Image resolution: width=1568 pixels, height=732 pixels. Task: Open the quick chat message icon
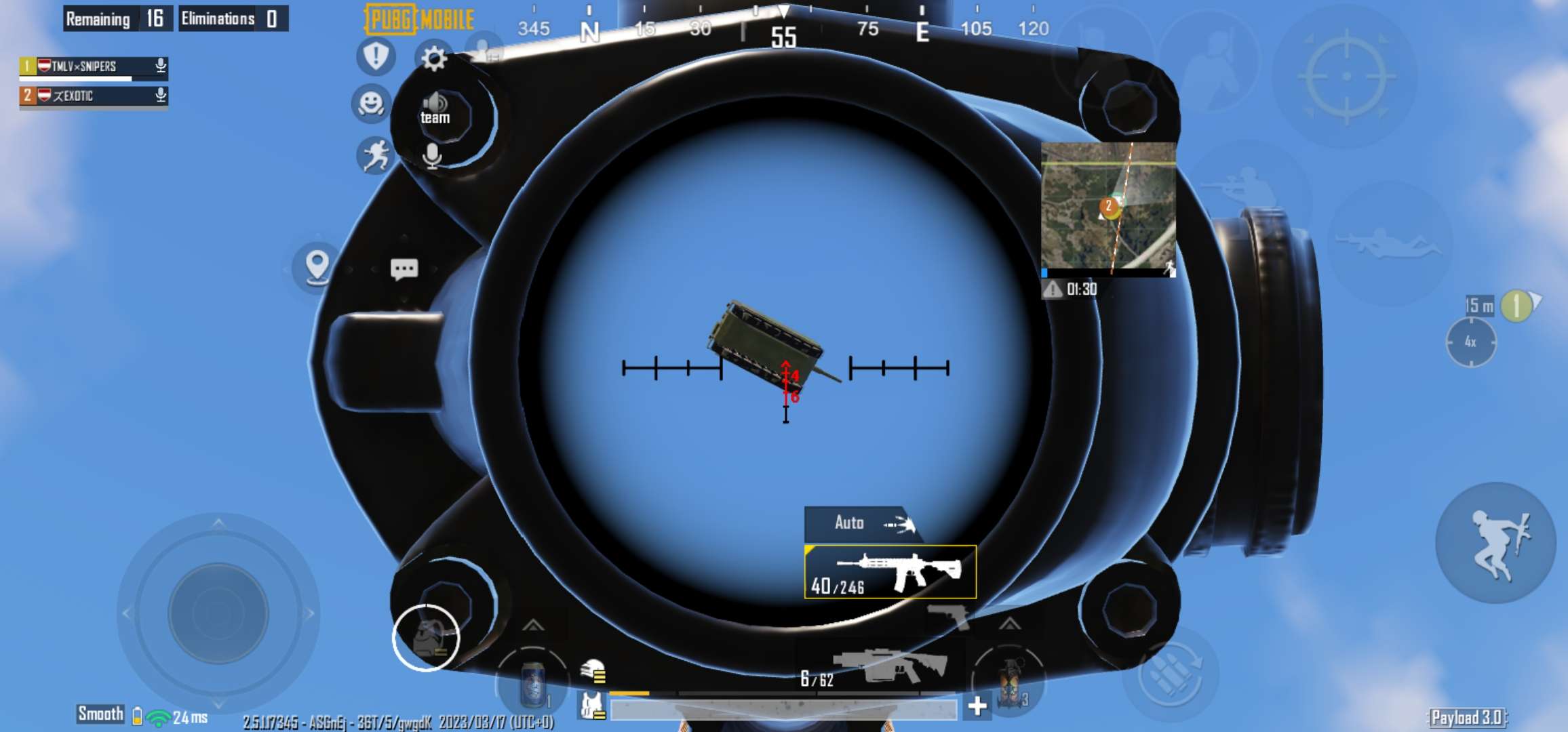pyautogui.click(x=404, y=270)
